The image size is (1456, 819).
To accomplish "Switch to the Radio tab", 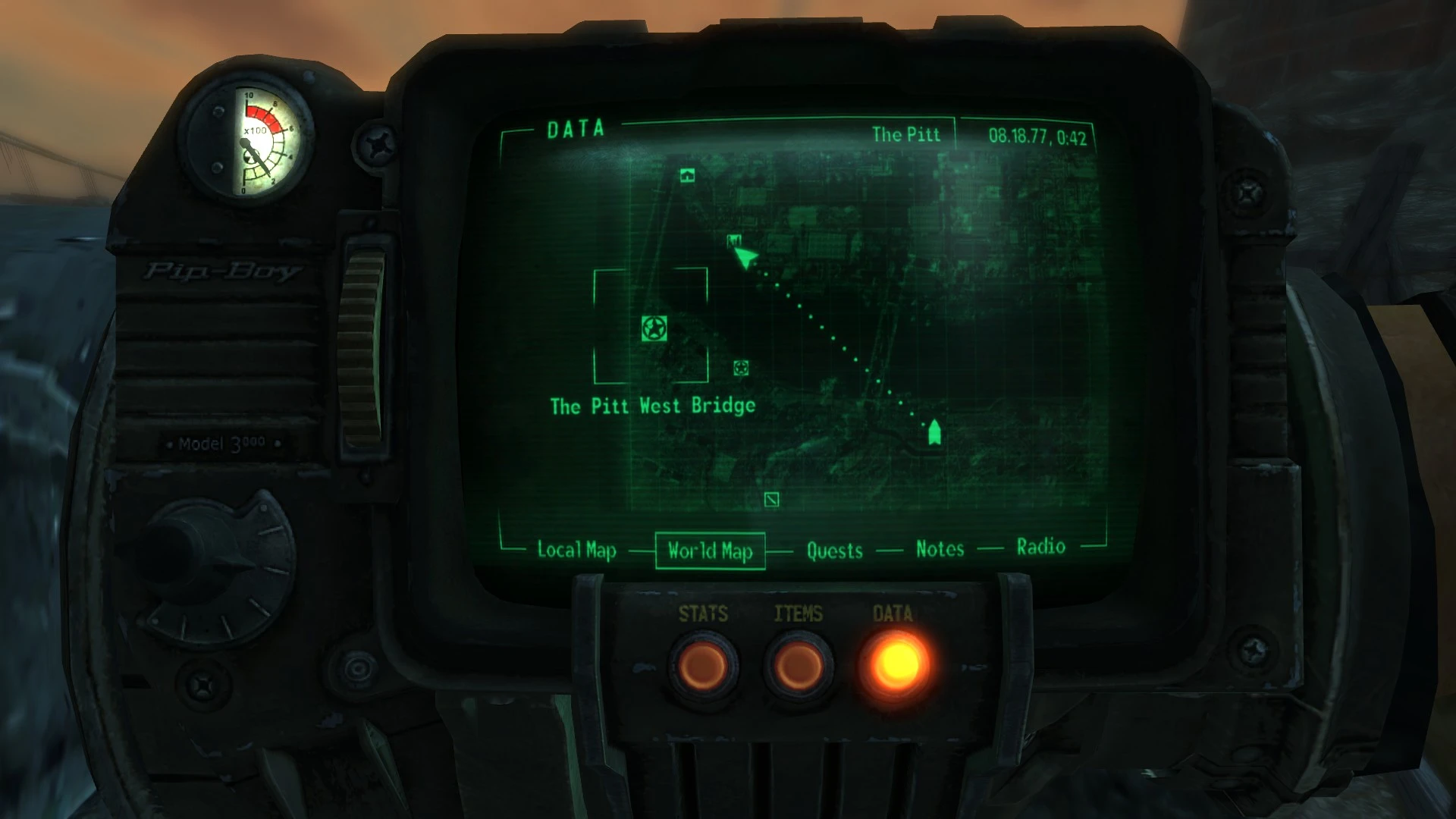I will tap(1040, 547).
